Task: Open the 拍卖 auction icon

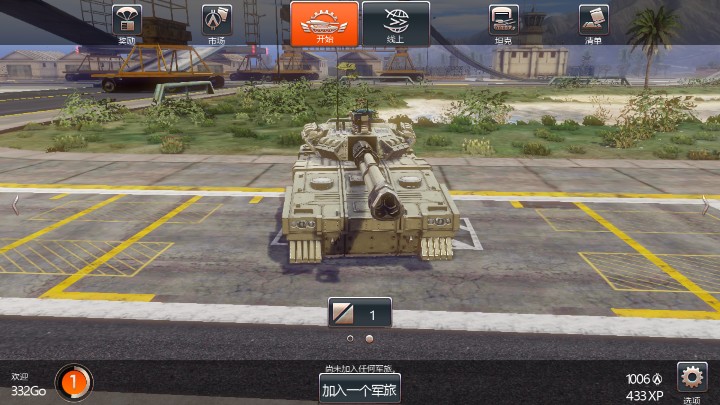Action: 504,22
